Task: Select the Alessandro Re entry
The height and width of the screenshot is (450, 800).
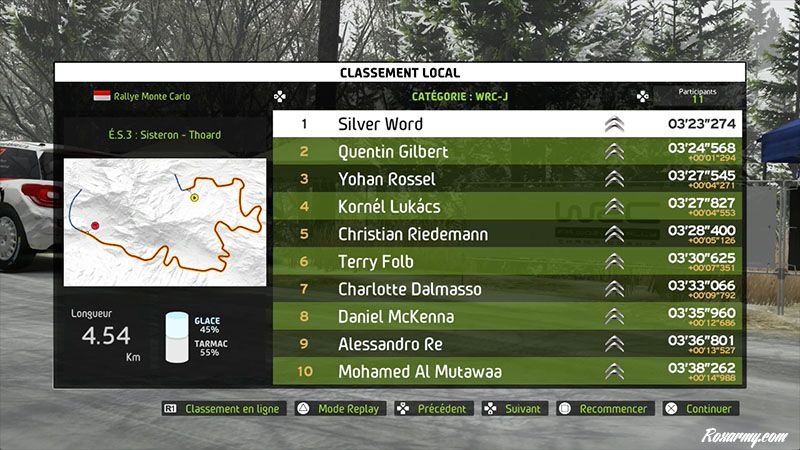Action: (x=509, y=344)
